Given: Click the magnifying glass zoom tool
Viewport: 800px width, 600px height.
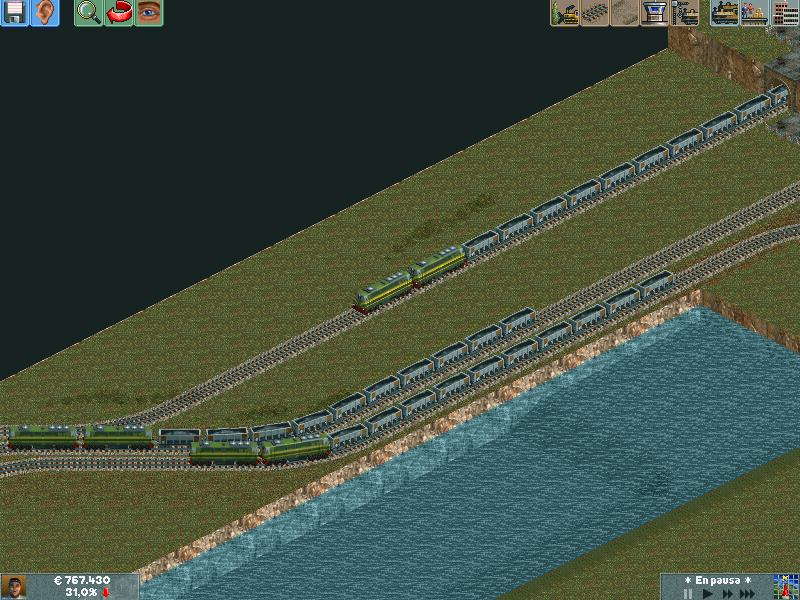Looking at the screenshot, I should click(89, 13).
